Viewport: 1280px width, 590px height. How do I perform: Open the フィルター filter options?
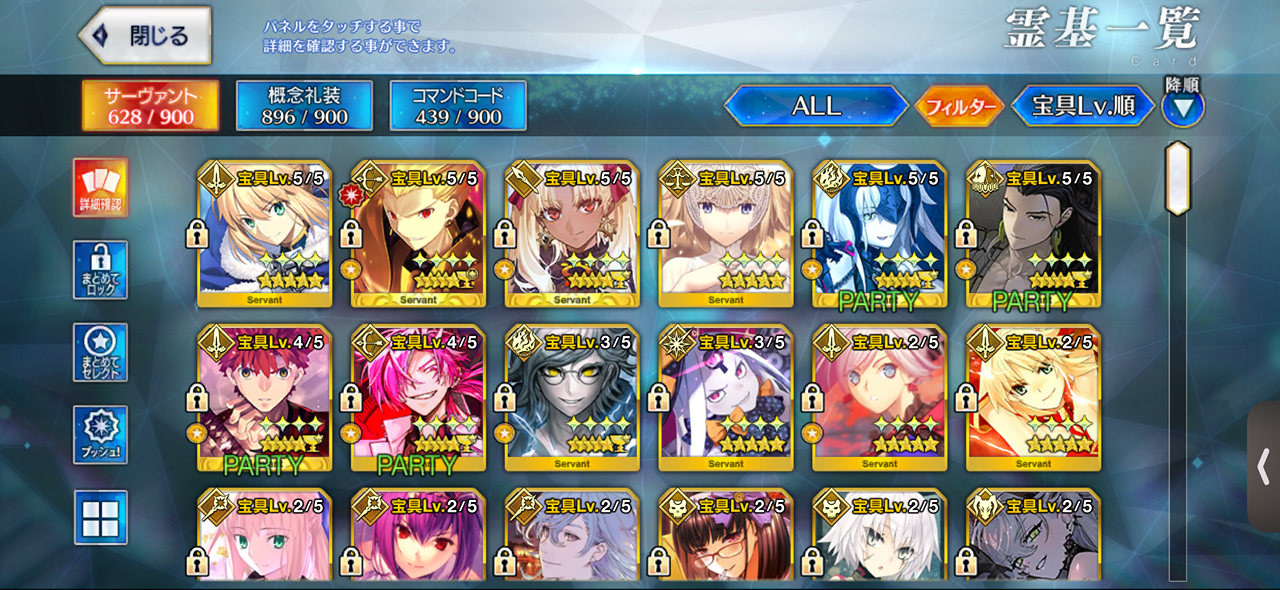959,106
